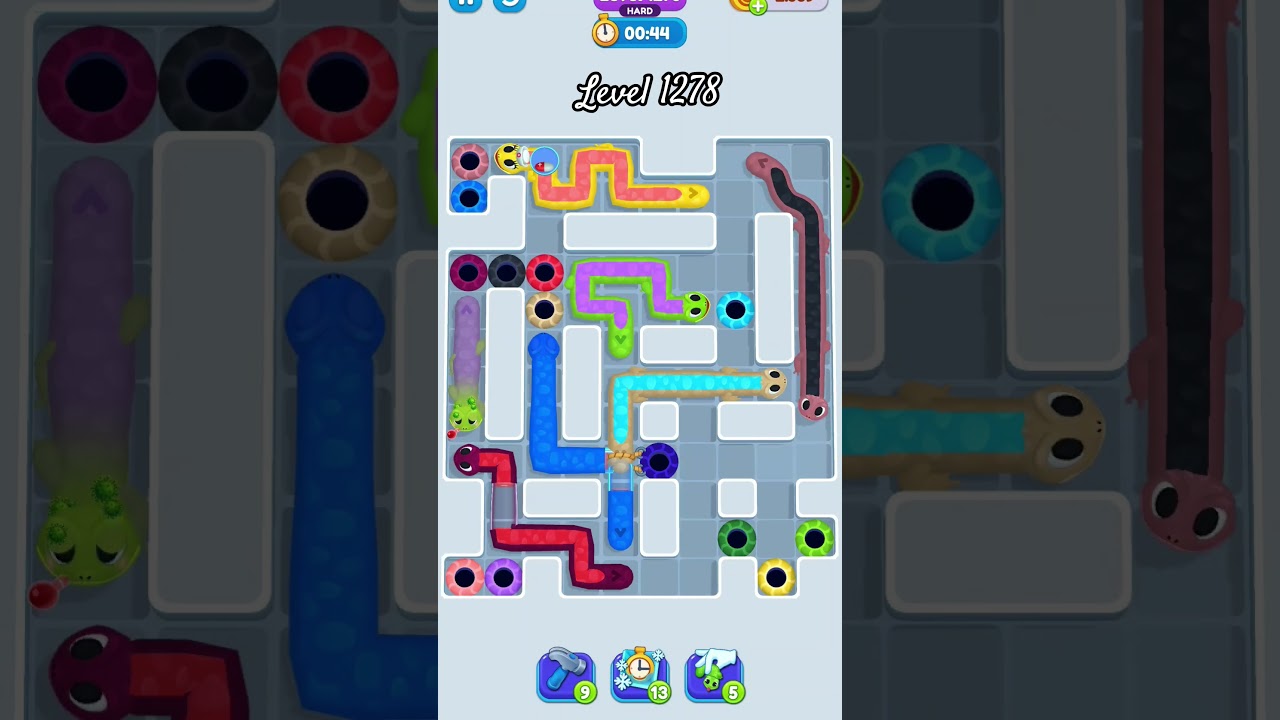Tap the green plus on the coin counter
Image resolution: width=1280 pixels, height=720 pixels.
757,5
